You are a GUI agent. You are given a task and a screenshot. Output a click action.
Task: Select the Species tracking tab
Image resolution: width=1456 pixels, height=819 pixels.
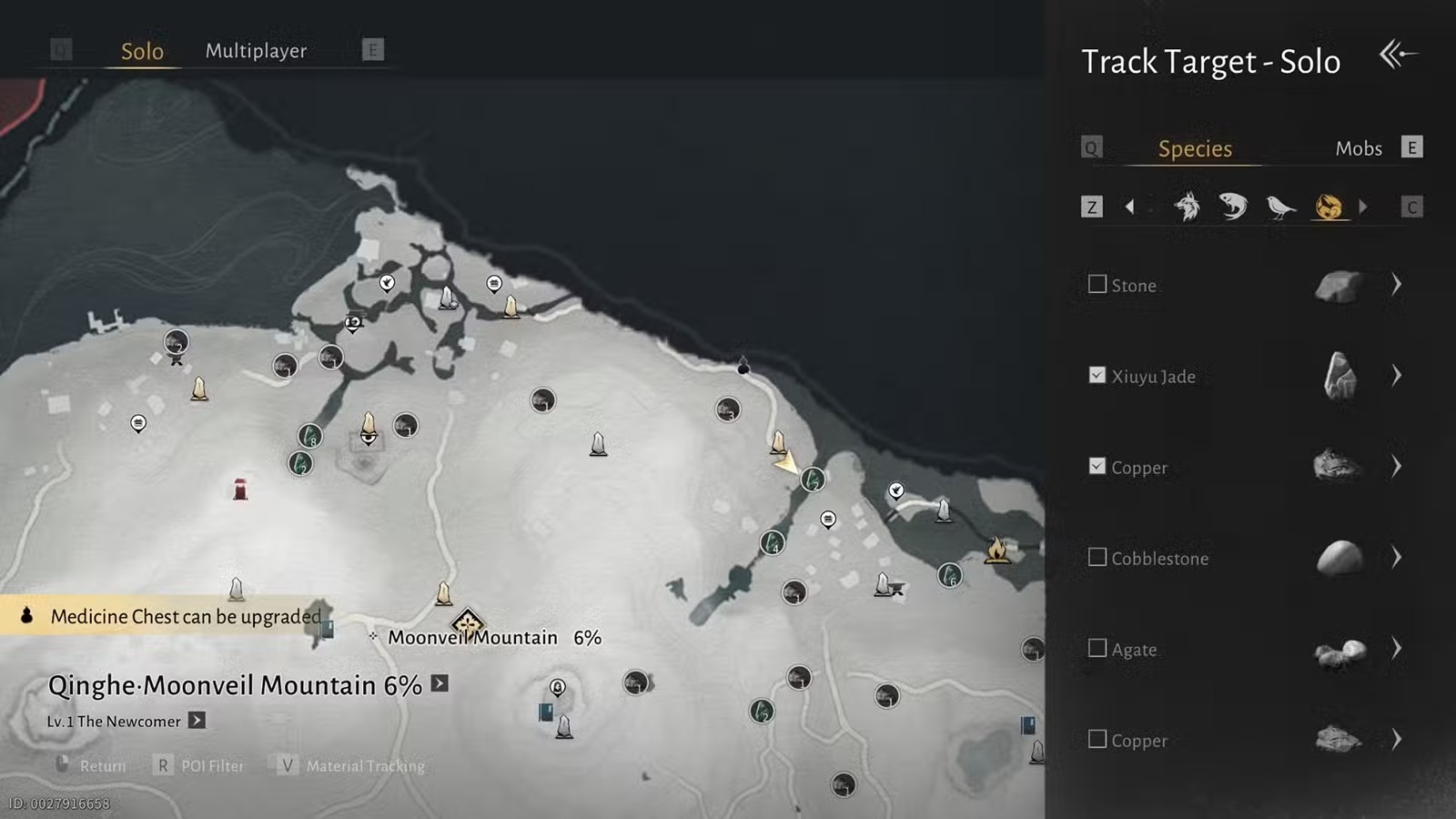1194,148
